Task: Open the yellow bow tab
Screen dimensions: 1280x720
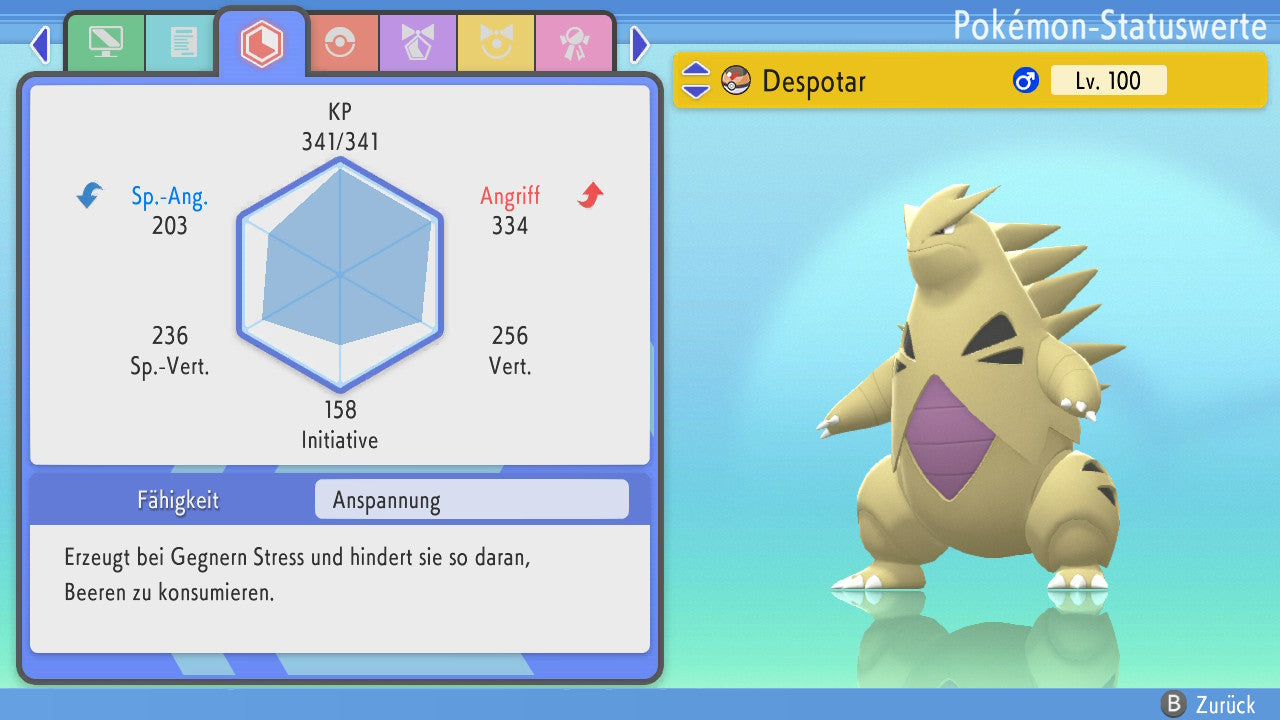Action: click(x=495, y=43)
